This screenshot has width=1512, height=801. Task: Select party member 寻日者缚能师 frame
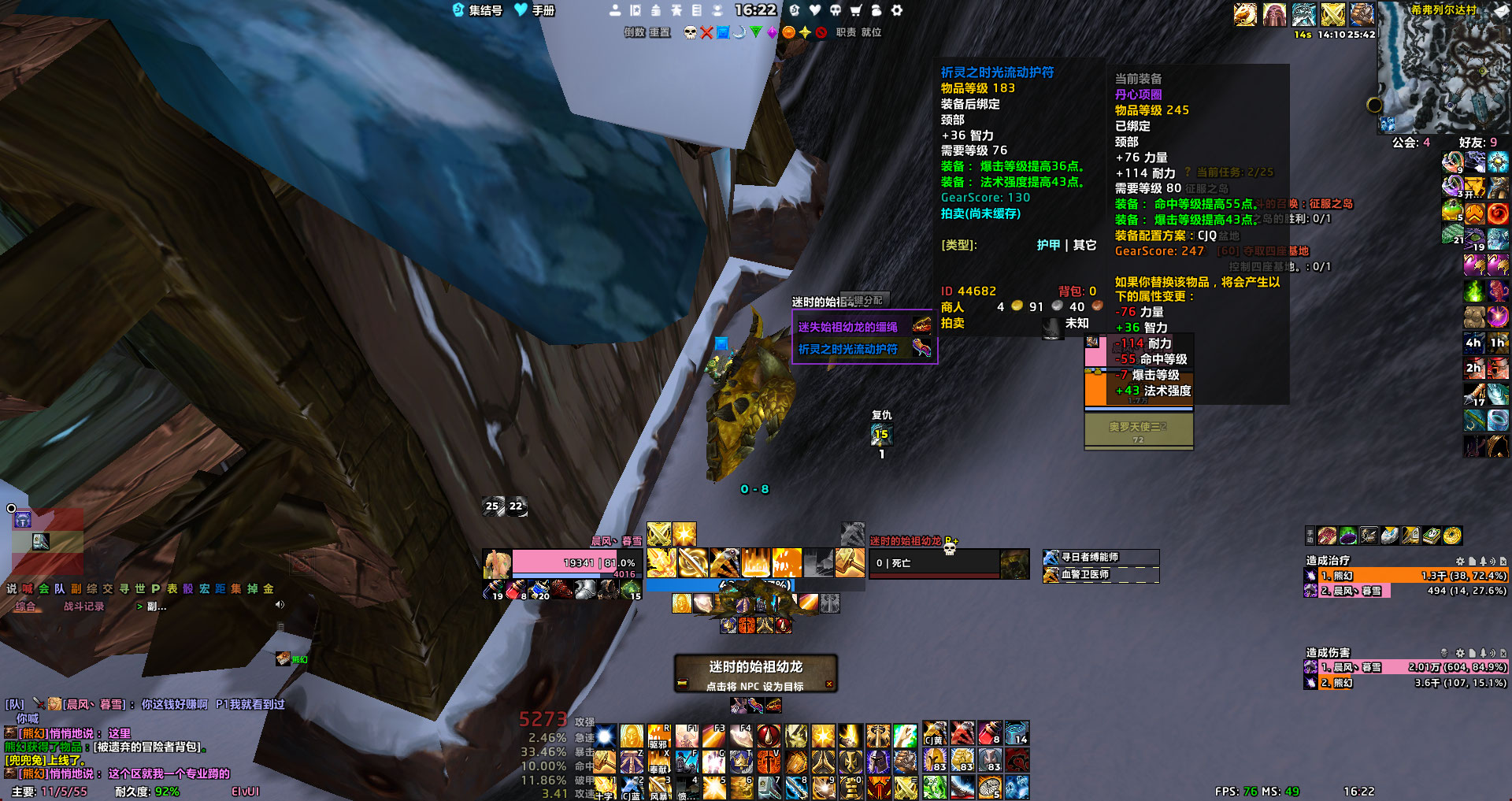tap(1100, 557)
